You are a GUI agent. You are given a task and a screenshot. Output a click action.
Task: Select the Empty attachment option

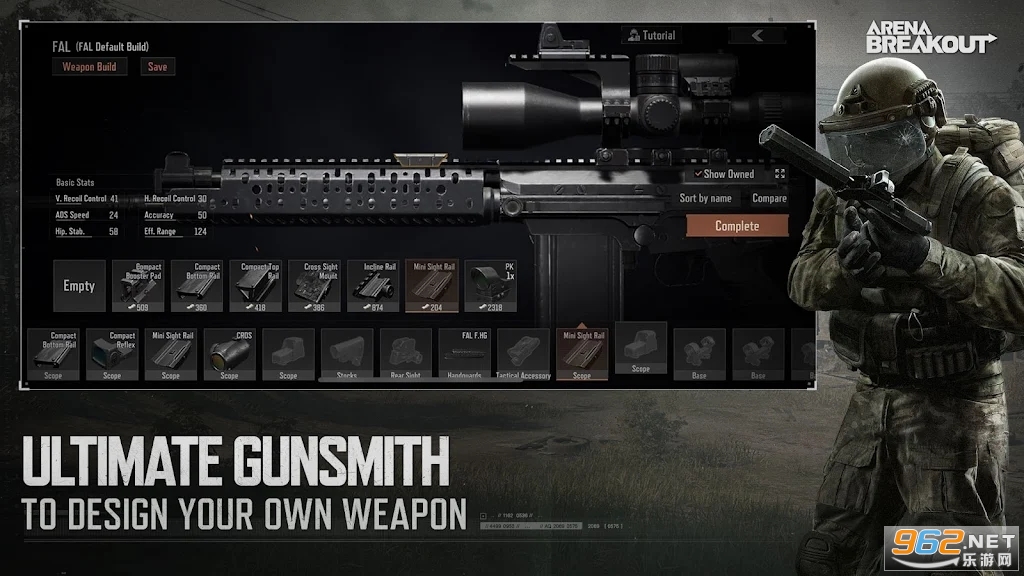[79, 286]
